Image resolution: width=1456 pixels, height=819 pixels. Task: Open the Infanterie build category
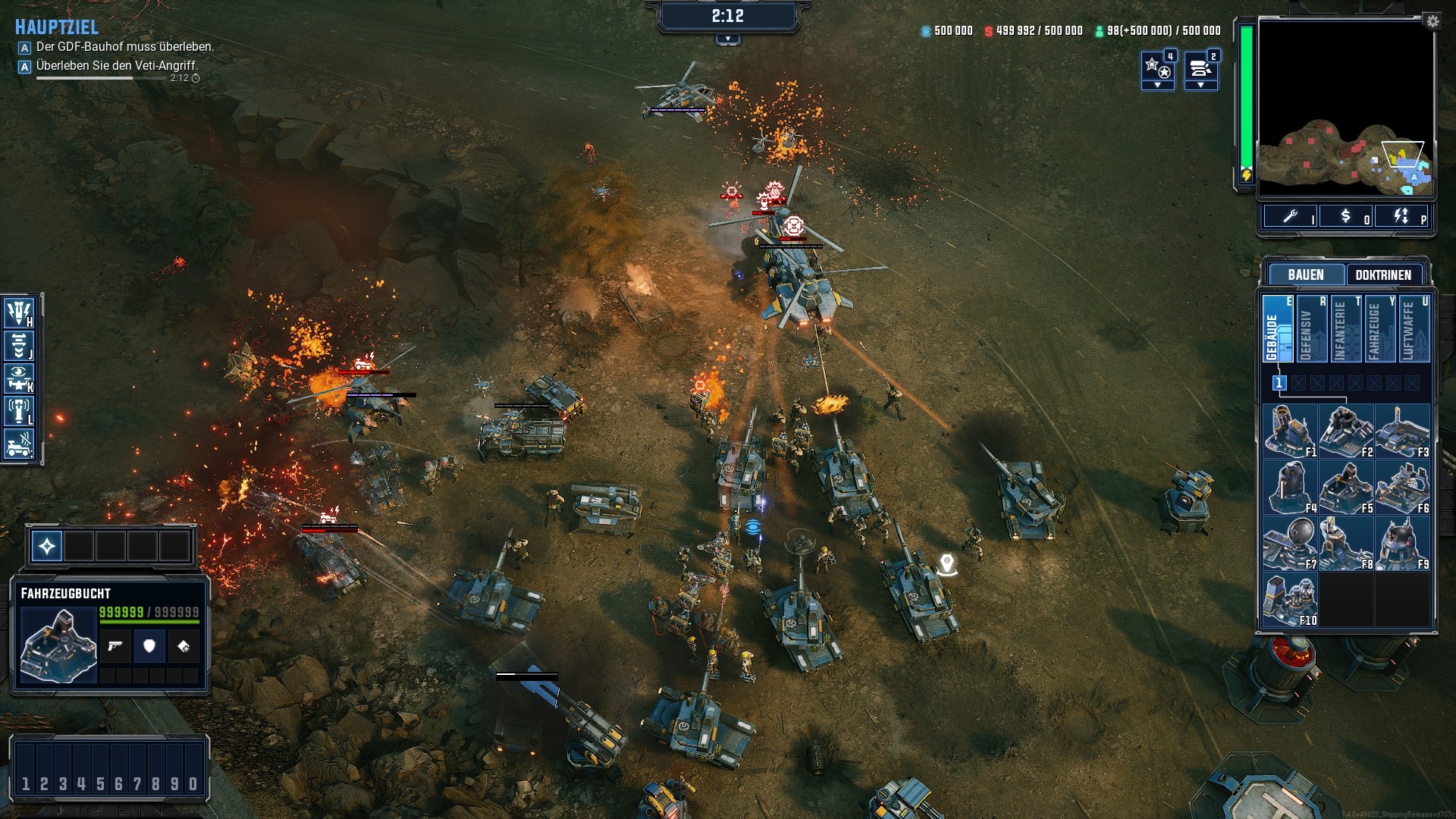[1345, 329]
